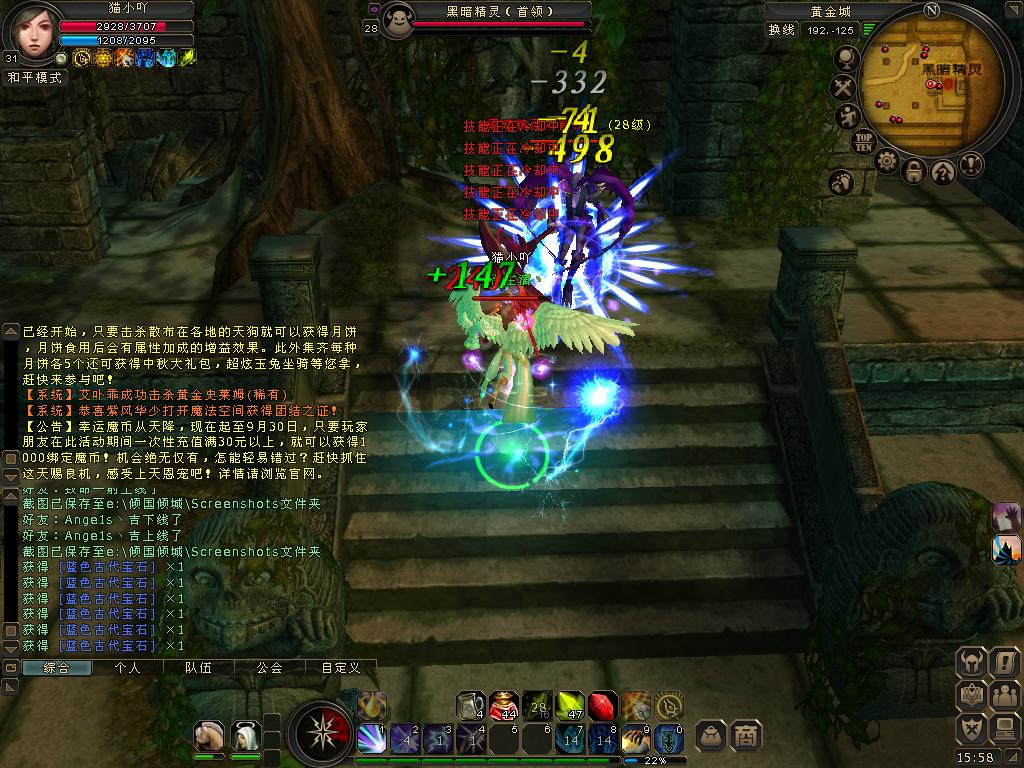Select the 公会 chat tab
This screenshot has height=768, width=1024.
[269, 668]
